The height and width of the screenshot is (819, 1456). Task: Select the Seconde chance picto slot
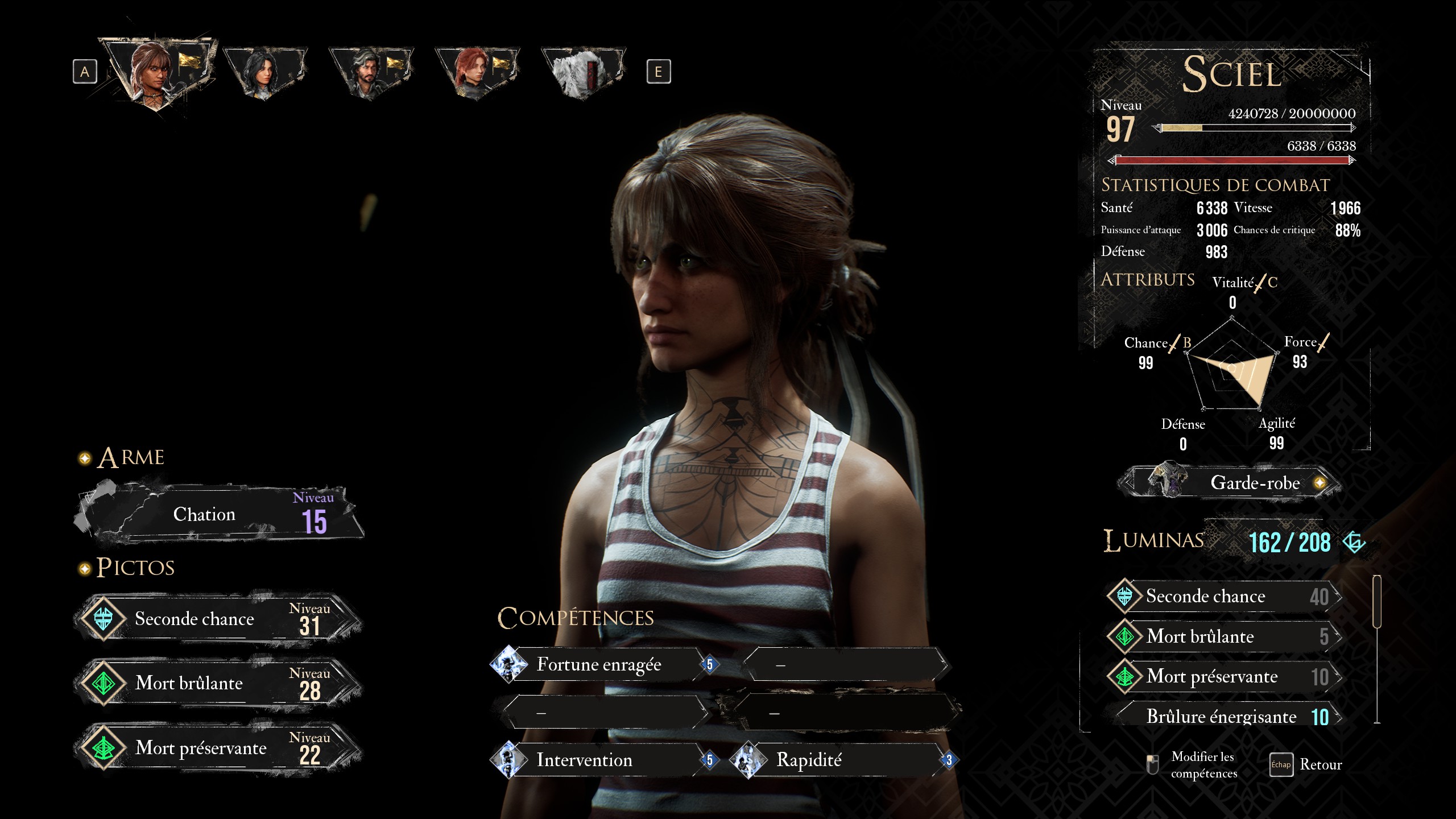tap(219, 619)
